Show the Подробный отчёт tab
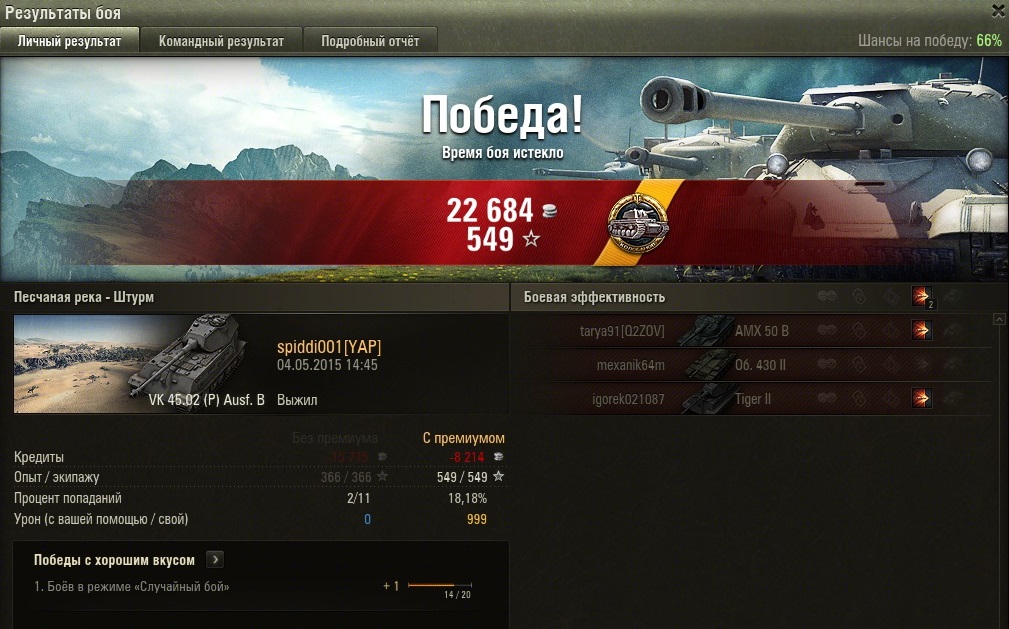The width and height of the screenshot is (1009, 629). (370, 41)
